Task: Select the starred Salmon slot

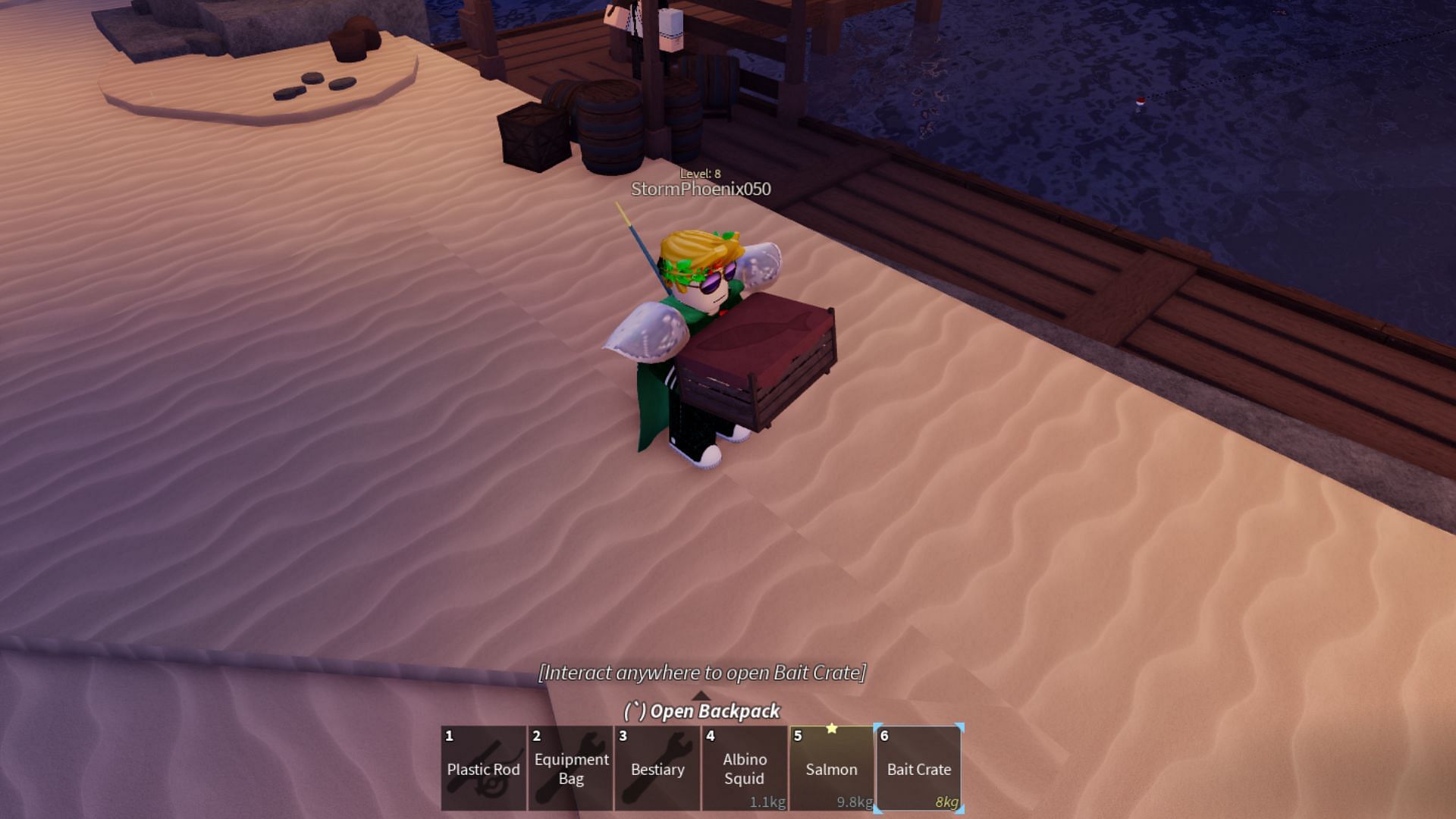Action: [x=831, y=768]
